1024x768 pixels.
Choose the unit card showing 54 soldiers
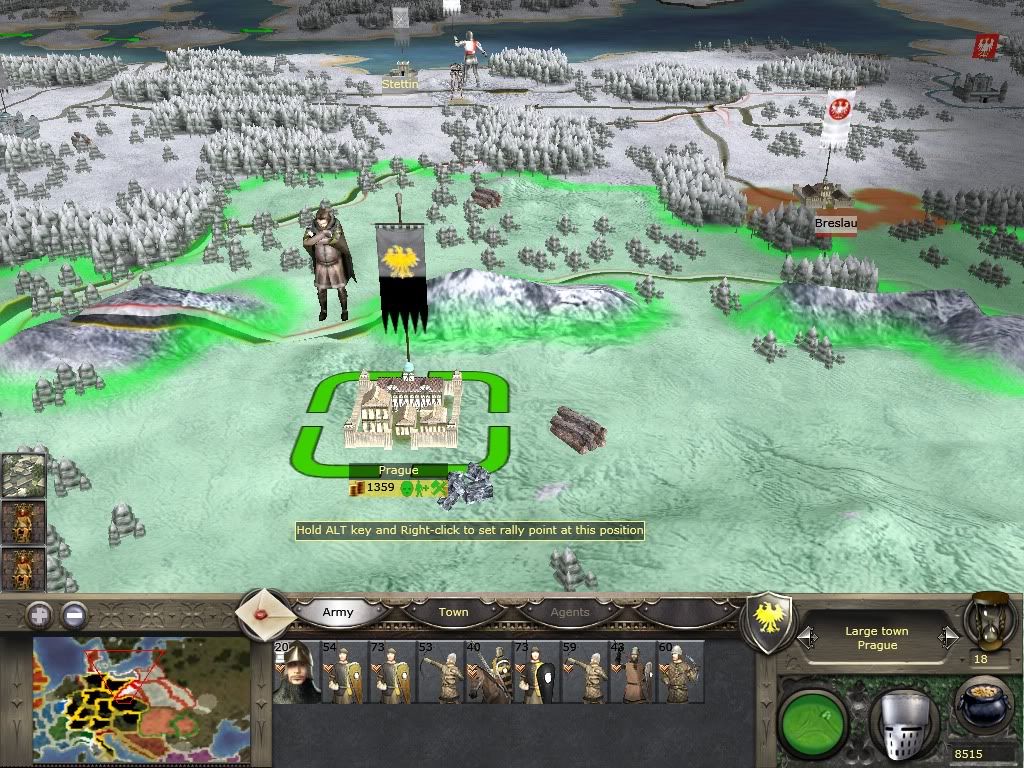coord(340,672)
